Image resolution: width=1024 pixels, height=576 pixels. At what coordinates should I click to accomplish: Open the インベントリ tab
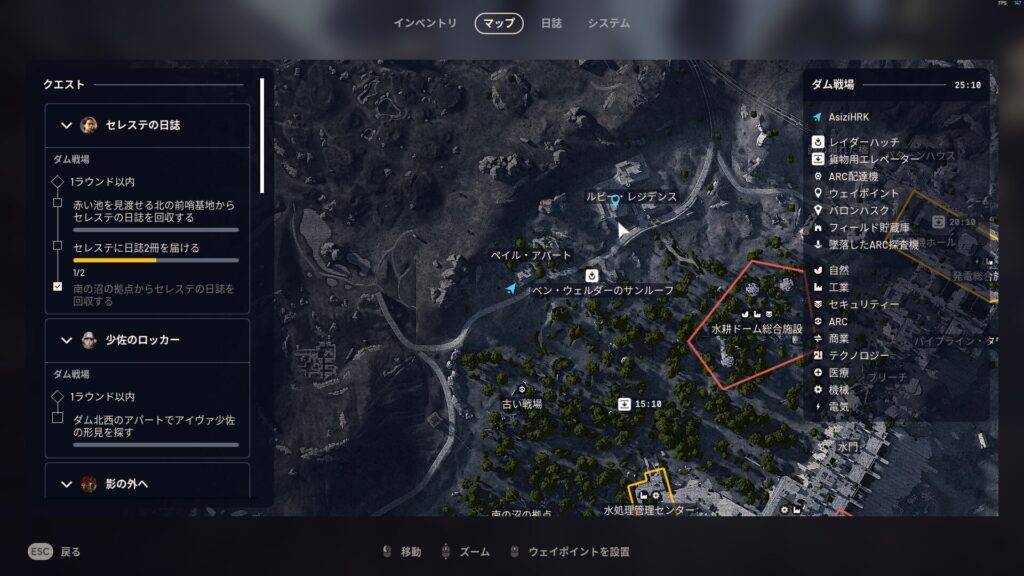click(425, 23)
